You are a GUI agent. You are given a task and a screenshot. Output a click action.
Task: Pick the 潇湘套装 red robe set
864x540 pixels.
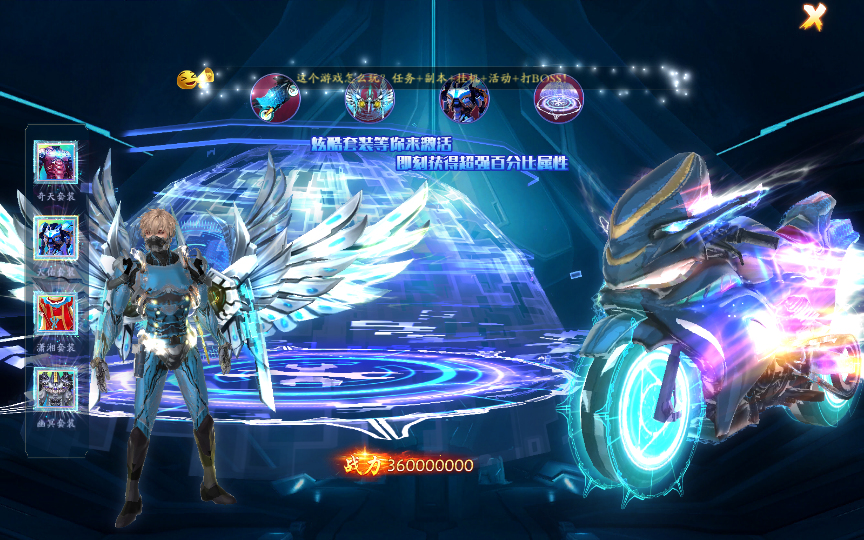pyautogui.click(x=56, y=313)
